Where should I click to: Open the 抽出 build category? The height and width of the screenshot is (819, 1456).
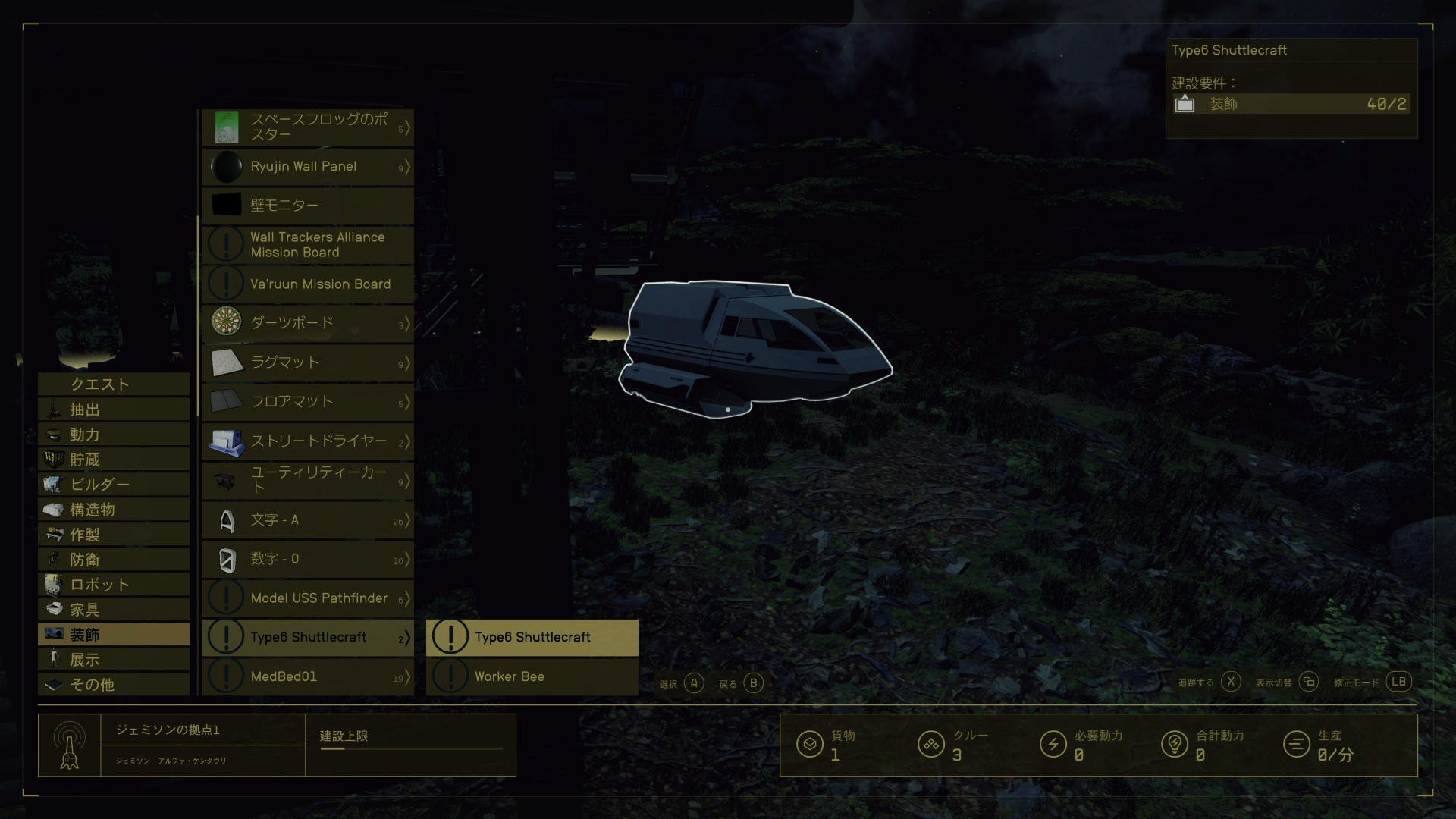point(114,410)
